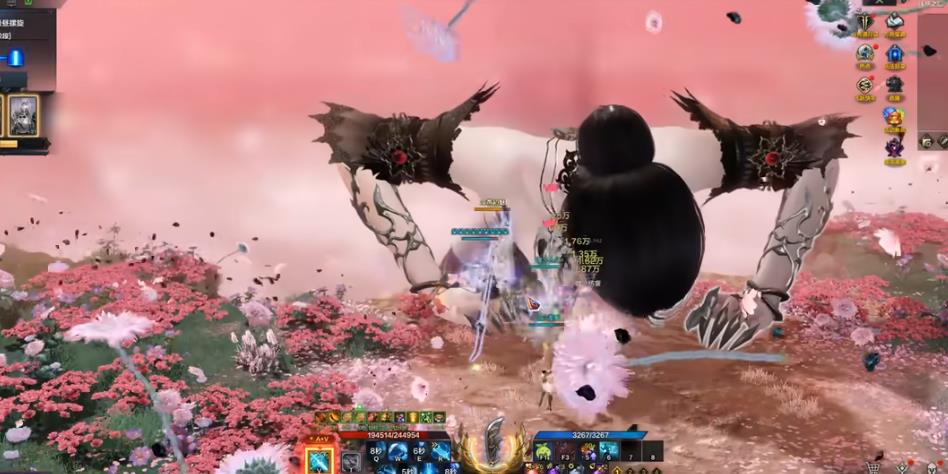Use the W skill on the hotbar
Image resolution: width=948 pixels, height=474 pixels.
(x=397, y=453)
